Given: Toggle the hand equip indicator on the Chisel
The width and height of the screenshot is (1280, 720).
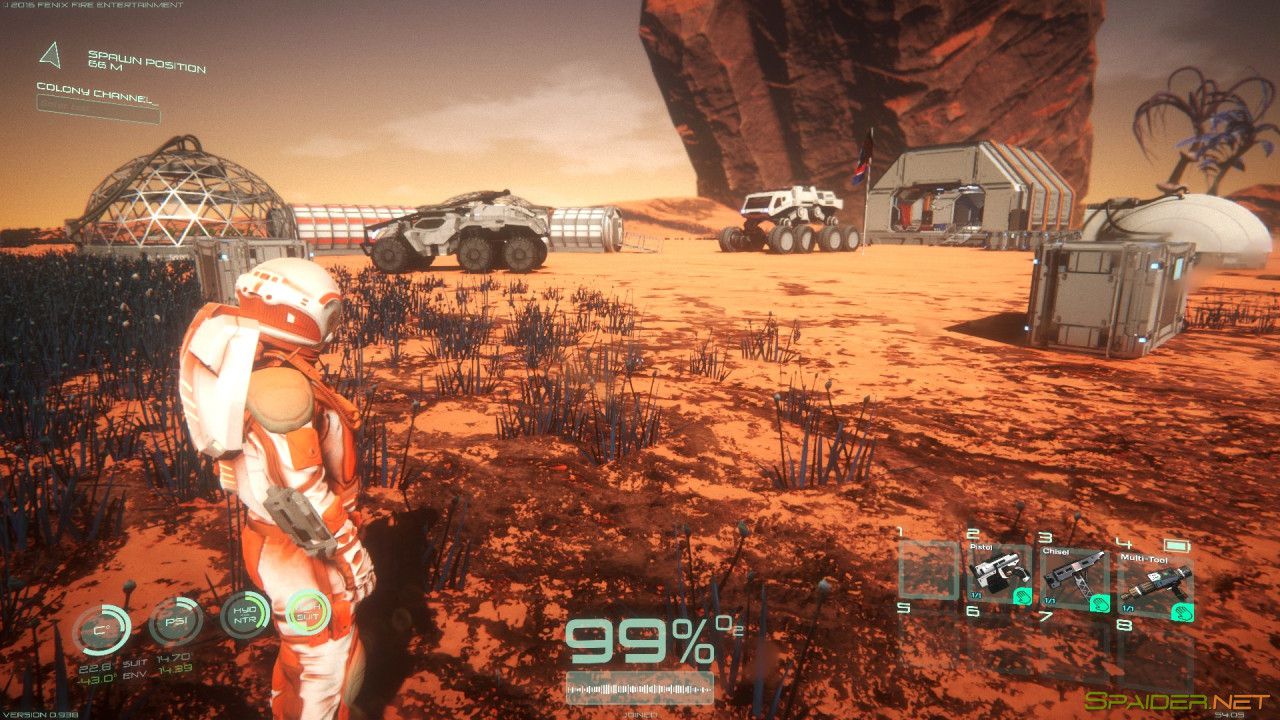Looking at the screenshot, I should [x=1100, y=602].
